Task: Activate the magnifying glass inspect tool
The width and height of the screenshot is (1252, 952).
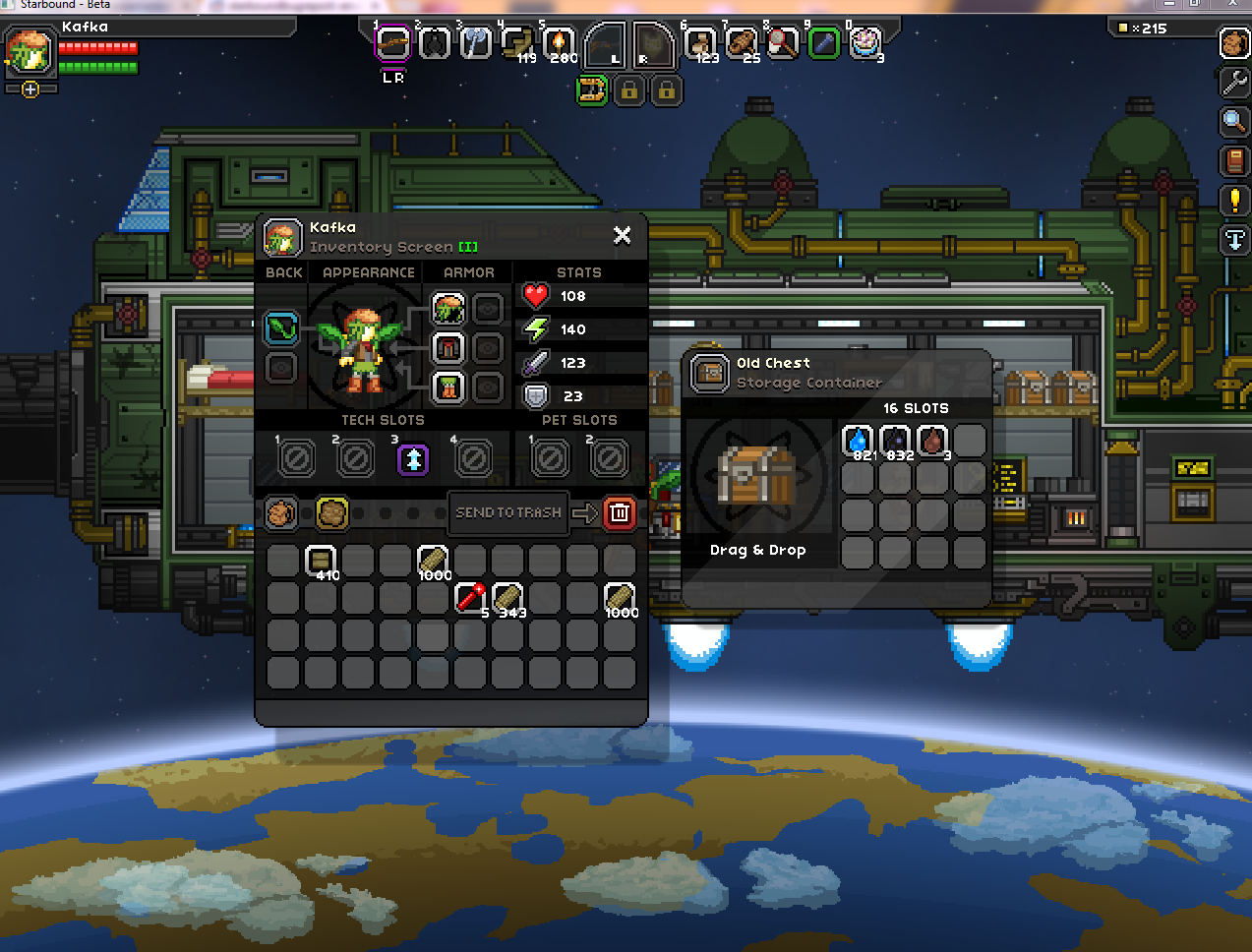Action: [1234, 121]
